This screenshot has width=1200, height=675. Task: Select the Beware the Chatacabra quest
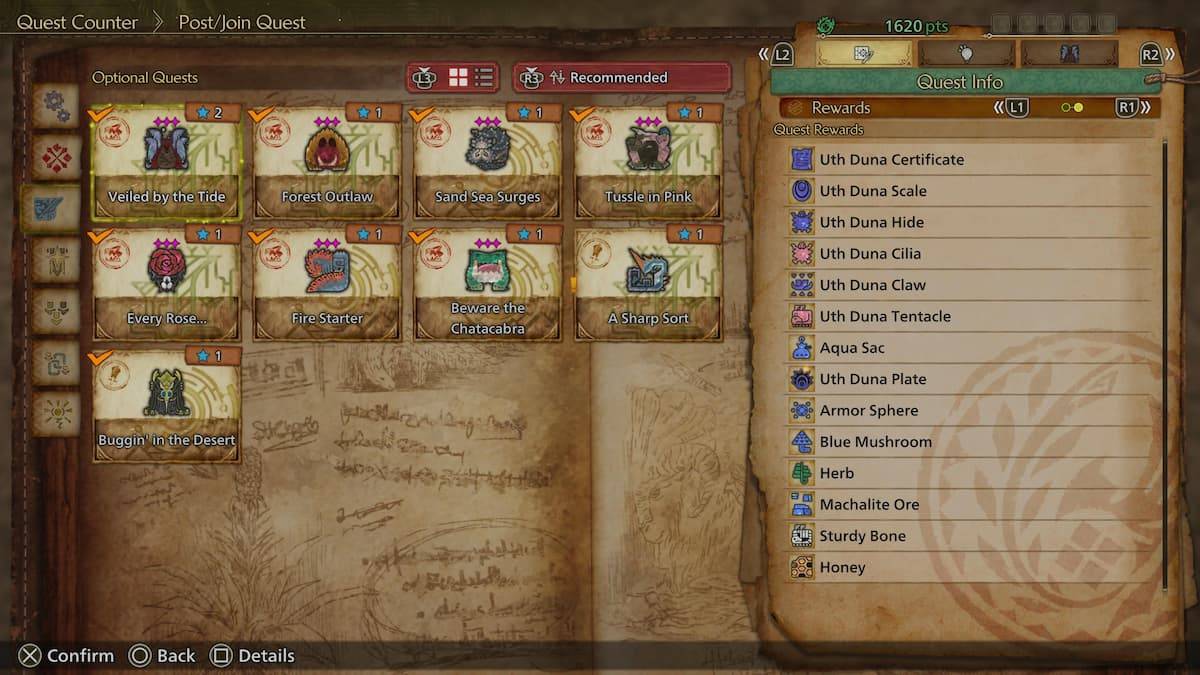(x=487, y=284)
